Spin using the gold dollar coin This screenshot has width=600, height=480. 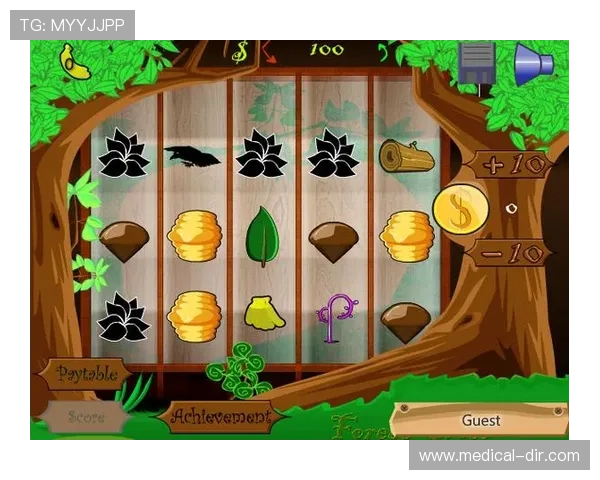coord(461,208)
